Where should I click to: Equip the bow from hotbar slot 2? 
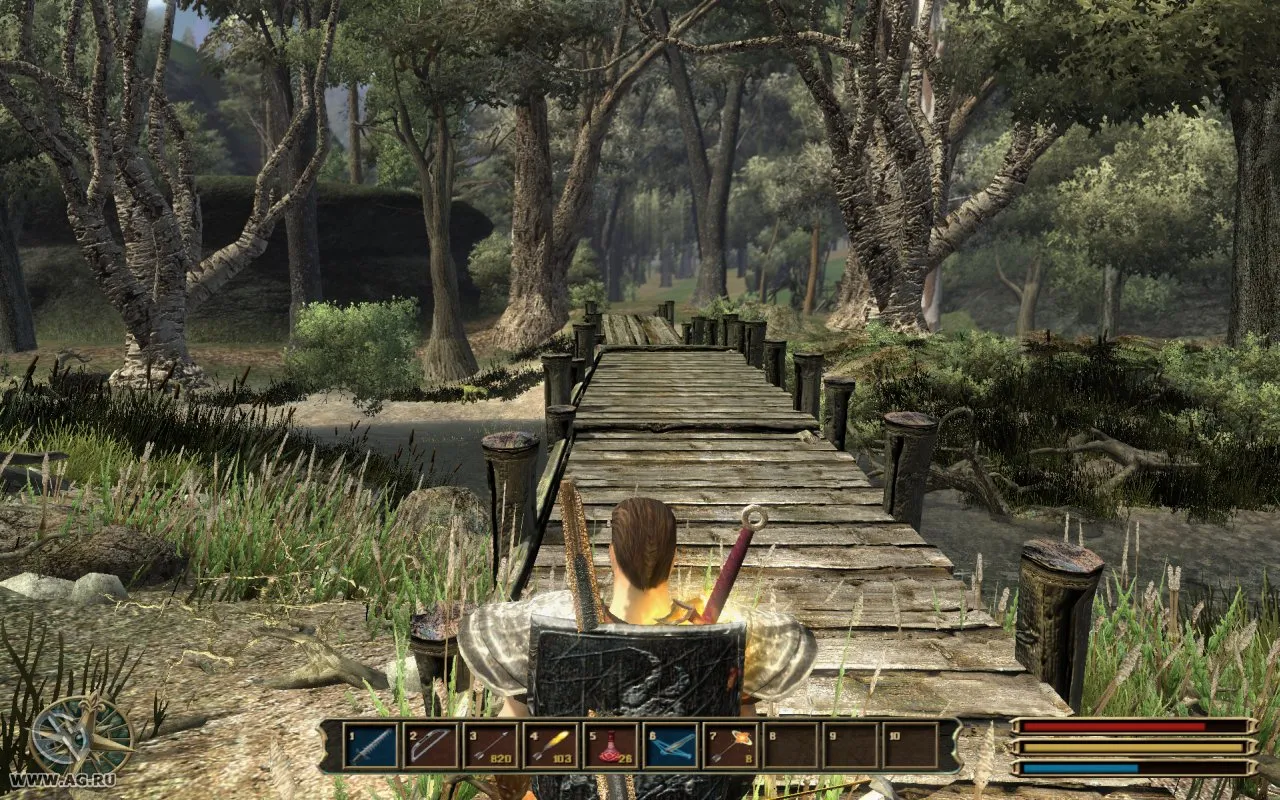coord(430,746)
